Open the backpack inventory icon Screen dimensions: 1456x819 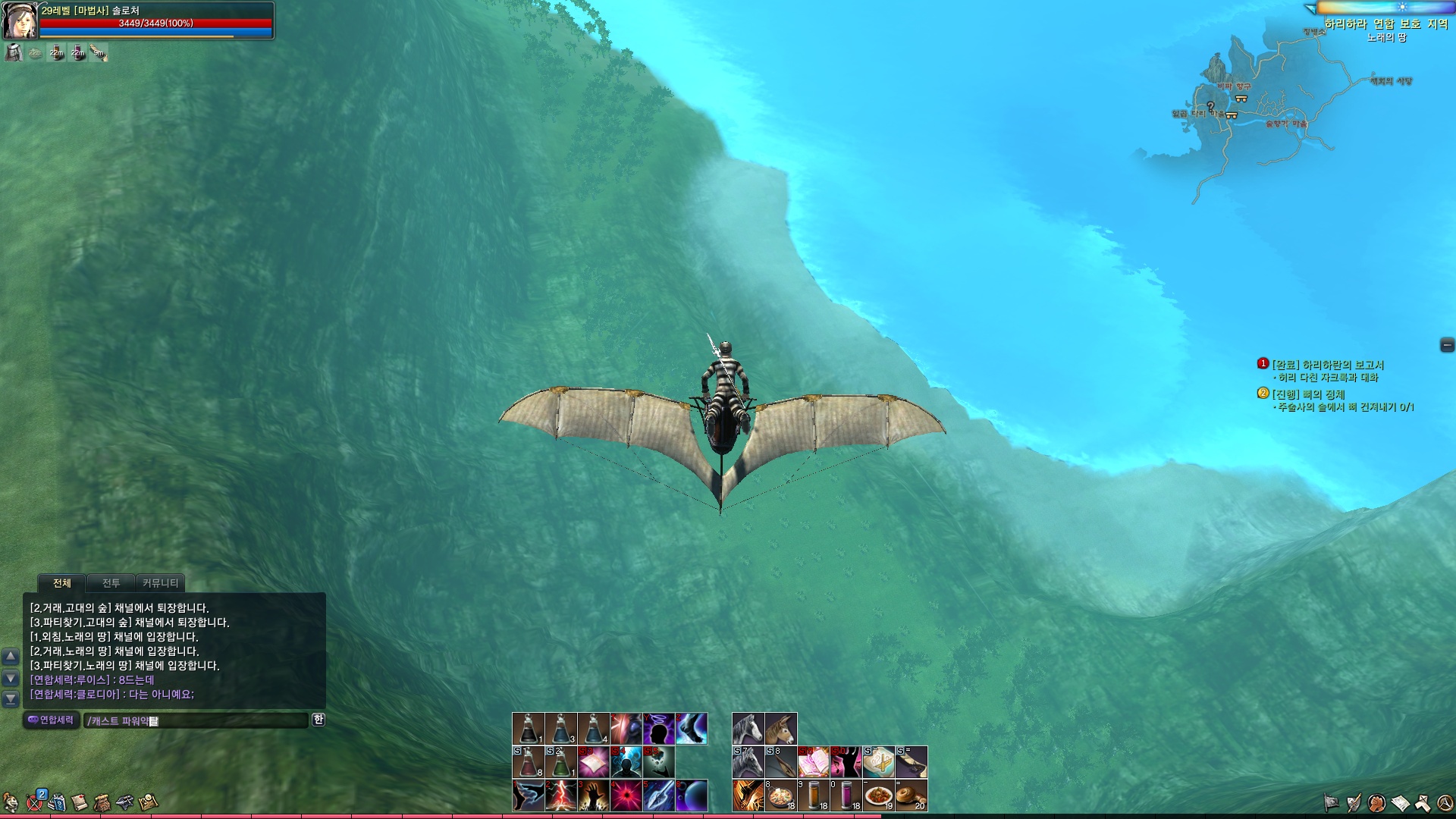(102, 802)
